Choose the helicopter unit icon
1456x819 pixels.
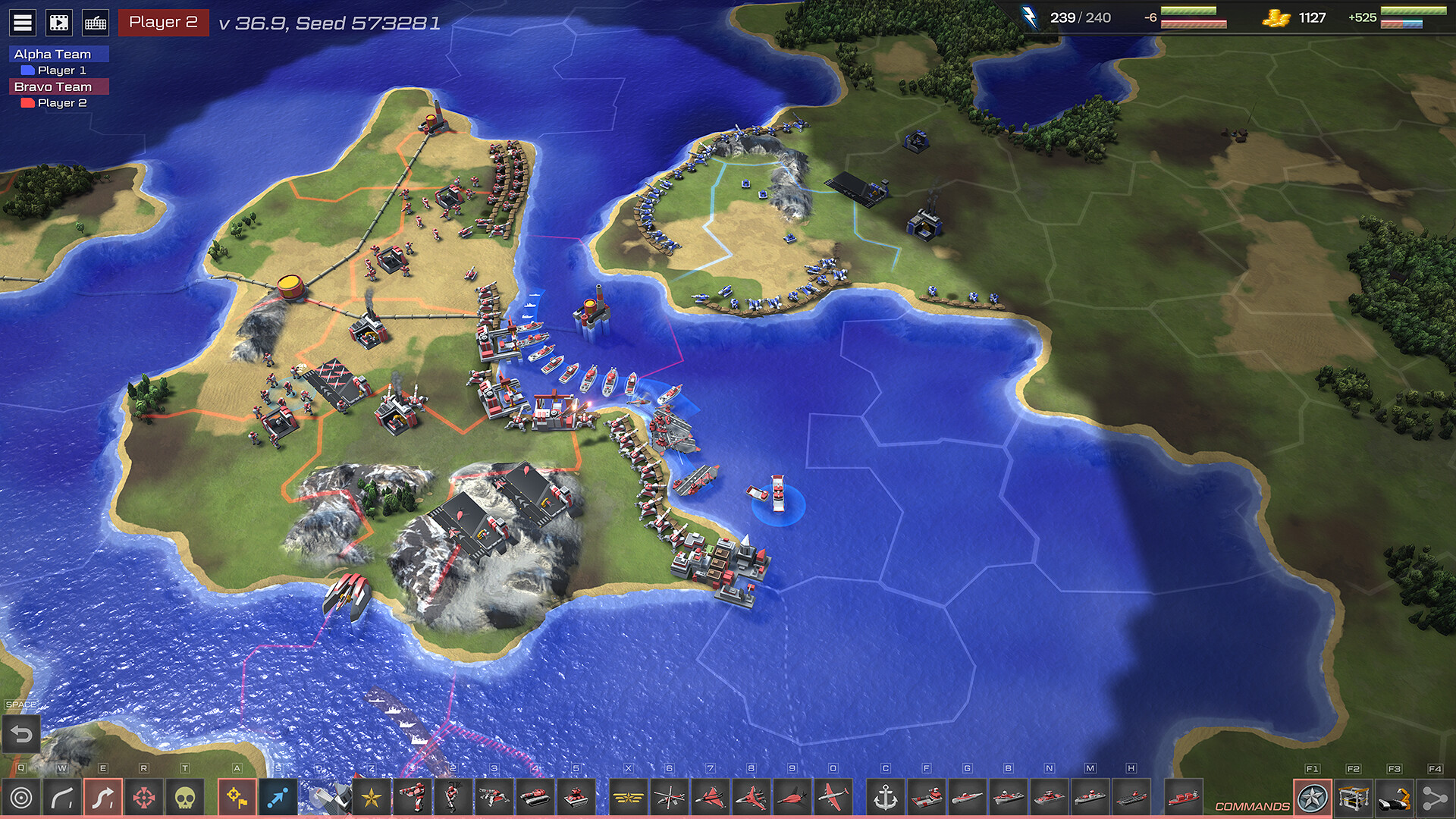(670, 798)
